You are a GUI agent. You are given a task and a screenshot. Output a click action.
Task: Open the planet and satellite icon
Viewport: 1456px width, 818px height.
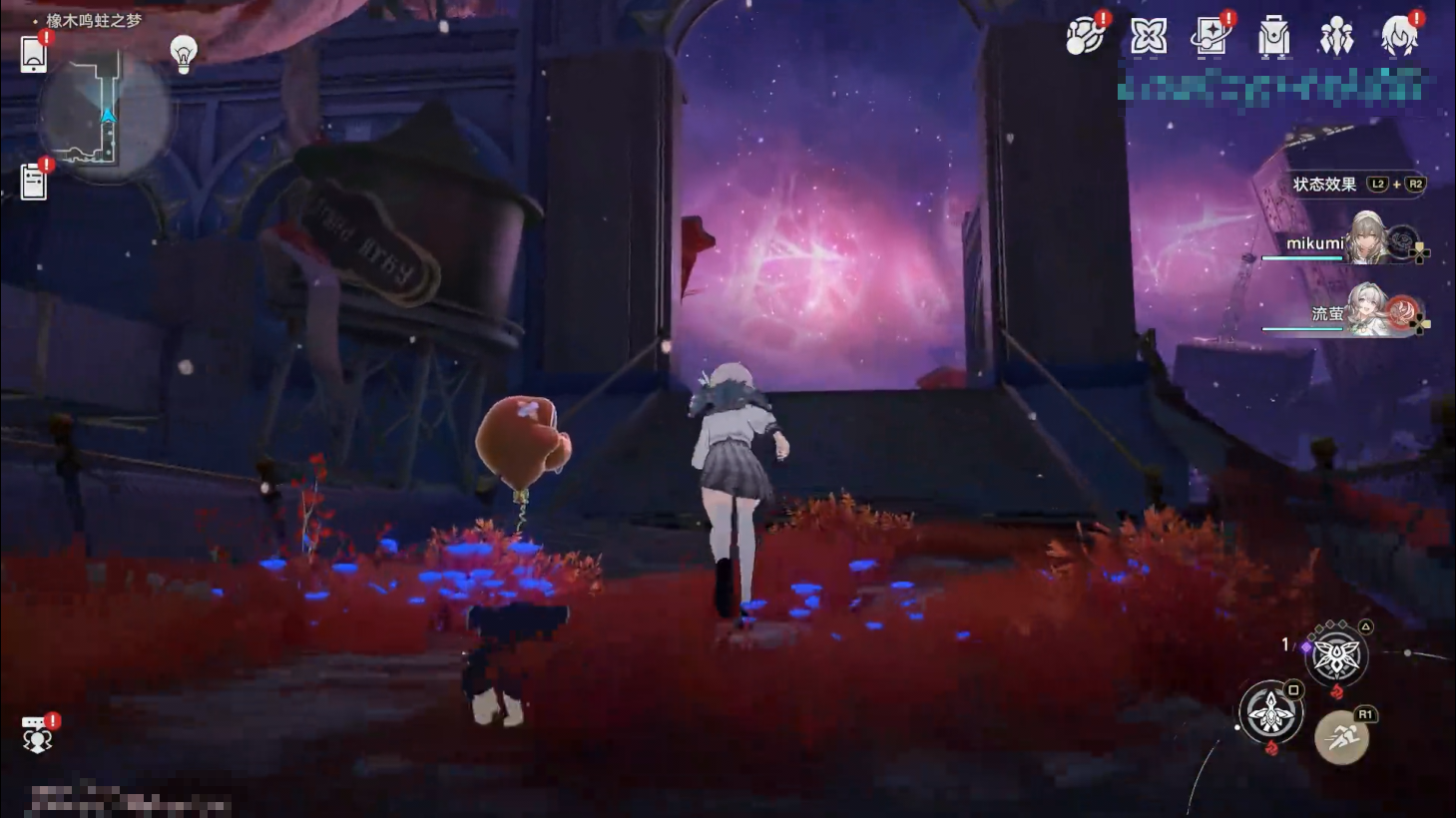(x=1085, y=37)
